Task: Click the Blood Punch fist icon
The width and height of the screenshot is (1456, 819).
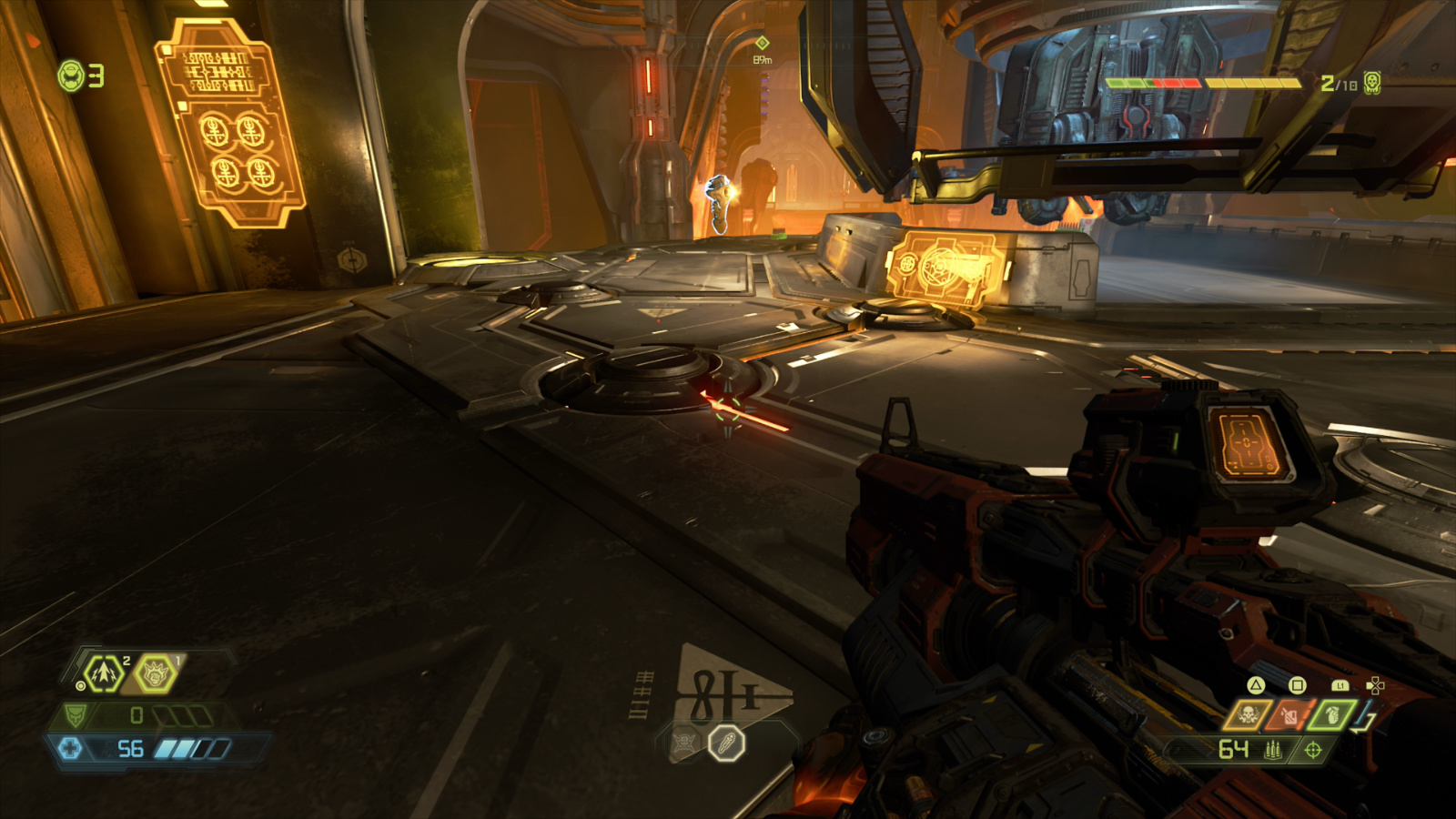Action: click(155, 674)
